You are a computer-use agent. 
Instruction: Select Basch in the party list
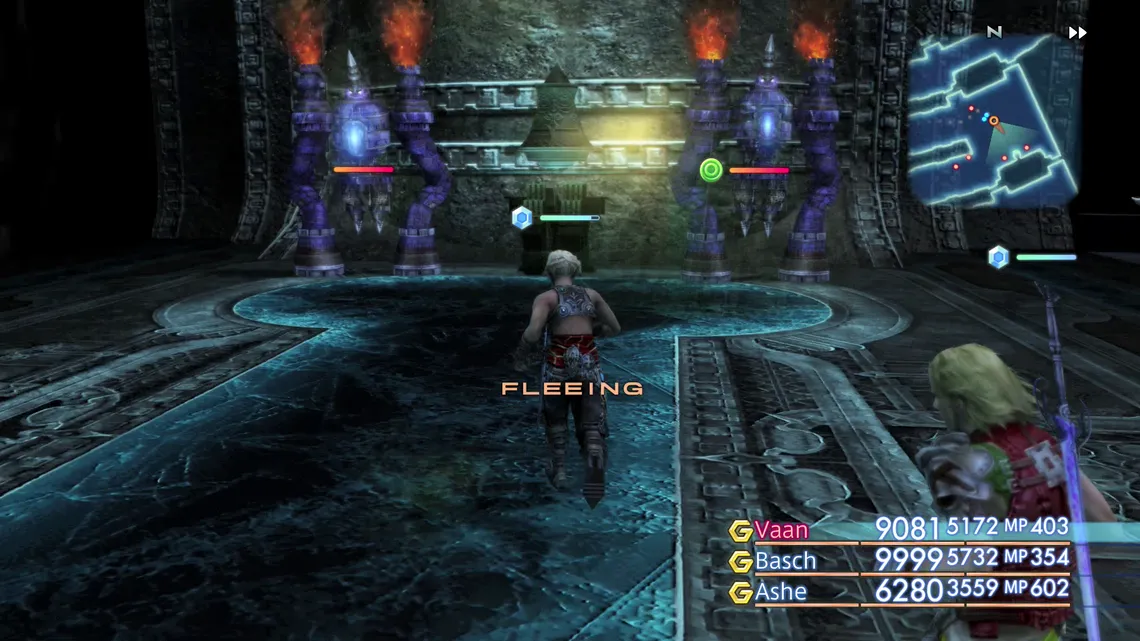tap(785, 560)
